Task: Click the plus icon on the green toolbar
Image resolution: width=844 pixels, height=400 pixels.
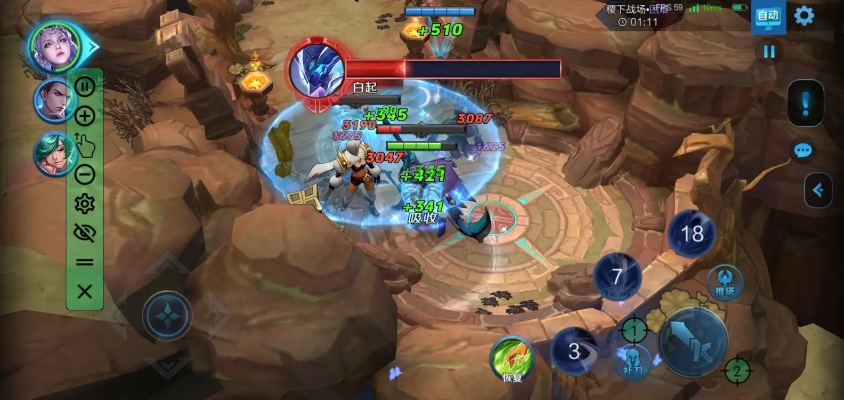Action: pyautogui.click(x=85, y=116)
